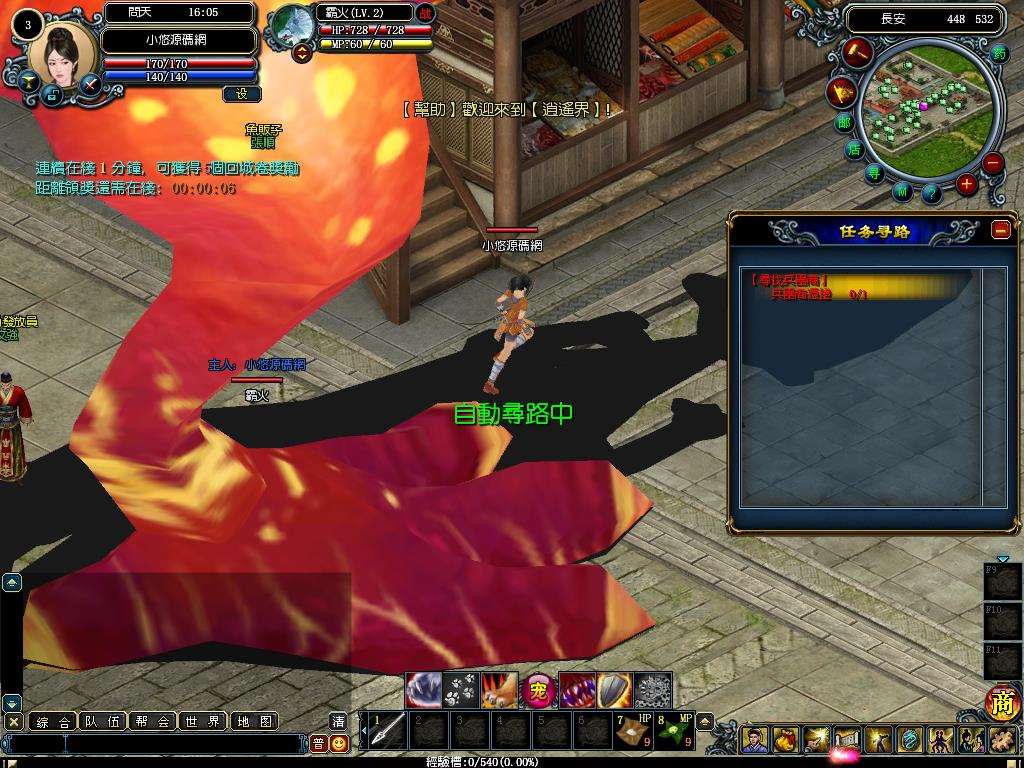Open the pet menu via 宠 button
Screen dimensions: 1024x768
tap(539, 690)
